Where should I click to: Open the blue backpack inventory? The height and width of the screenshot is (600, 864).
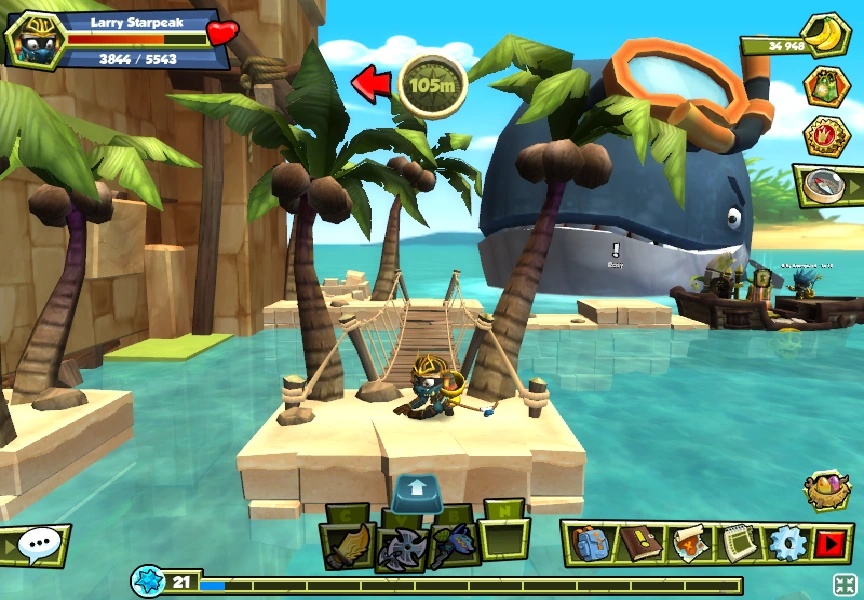(588, 543)
